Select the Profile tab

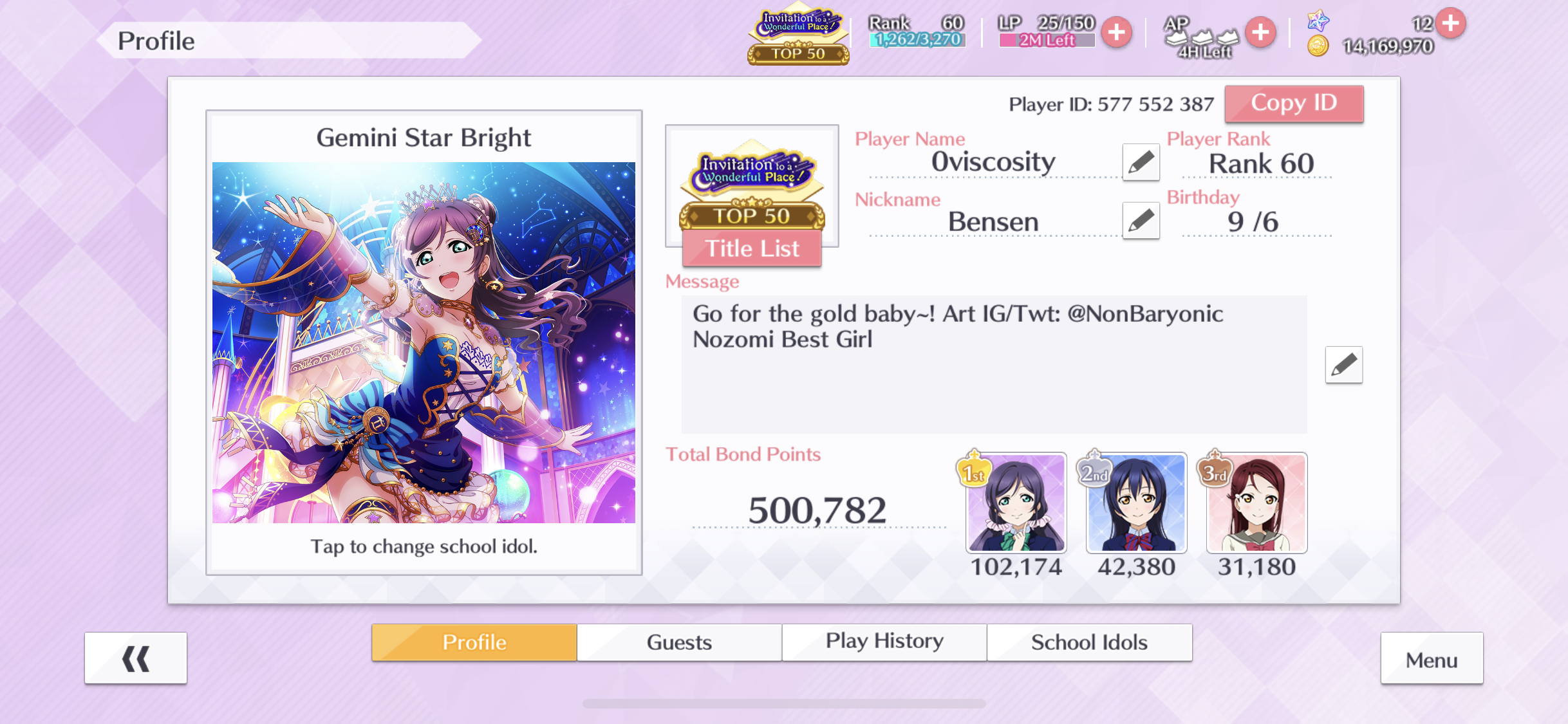click(x=474, y=642)
